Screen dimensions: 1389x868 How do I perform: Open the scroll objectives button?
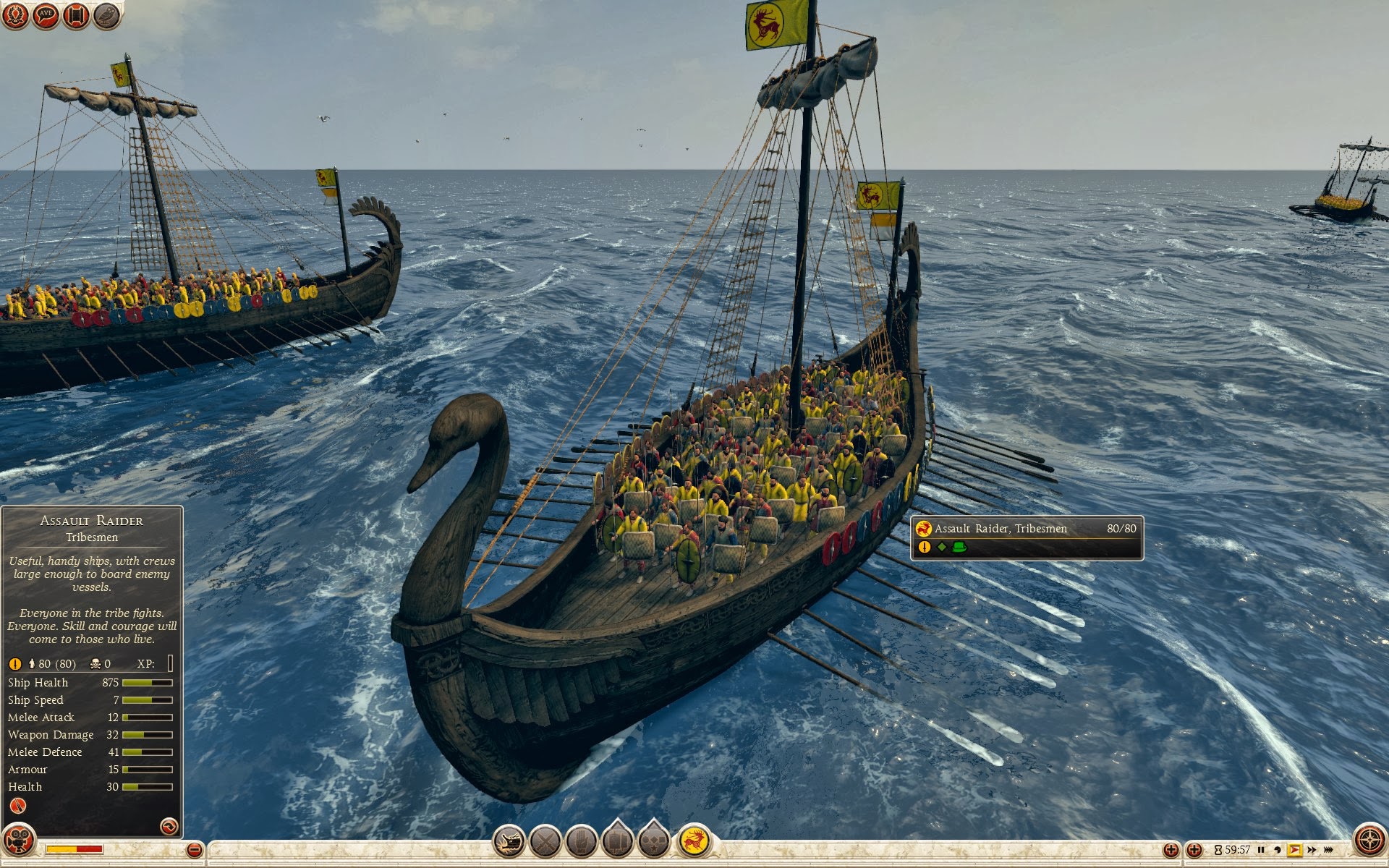coord(76,15)
